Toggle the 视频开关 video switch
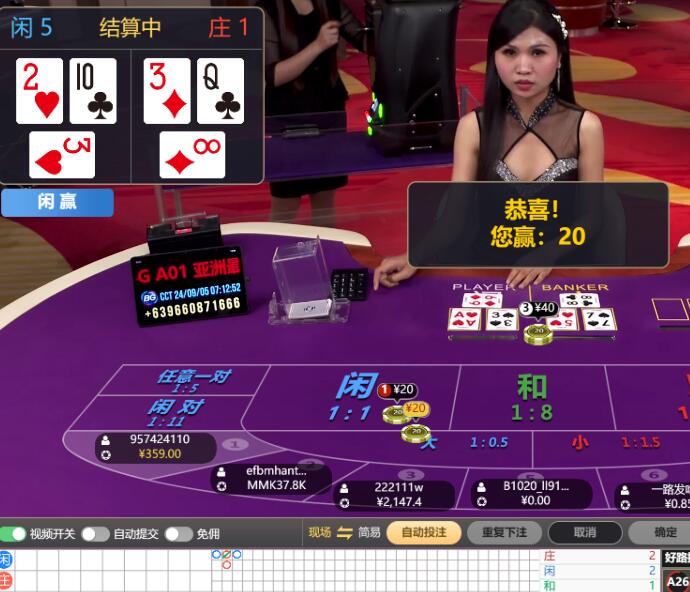This screenshot has height=592, width=690. click(x=13, y=534)
